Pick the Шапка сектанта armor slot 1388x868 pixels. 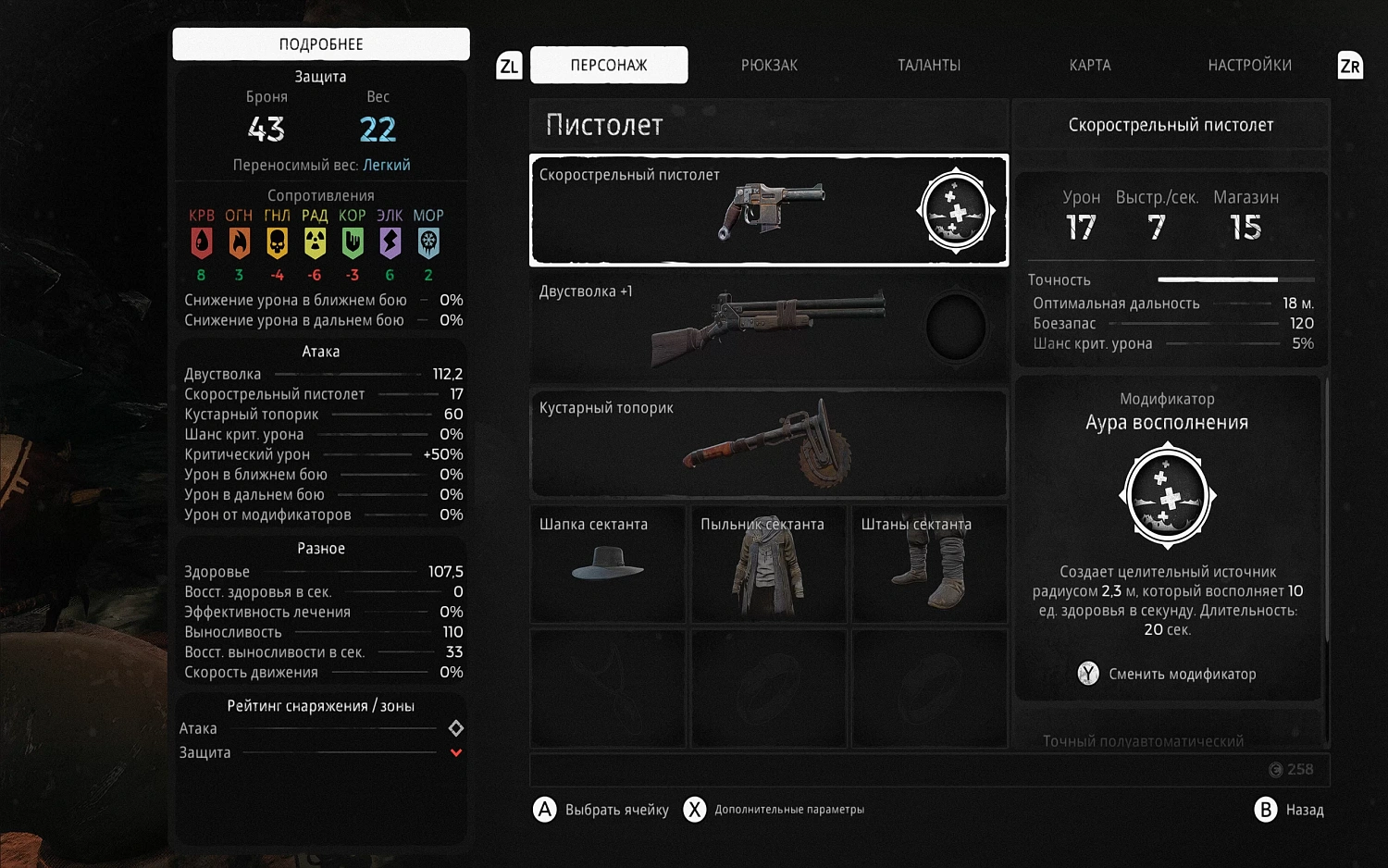tap(608, 564)
